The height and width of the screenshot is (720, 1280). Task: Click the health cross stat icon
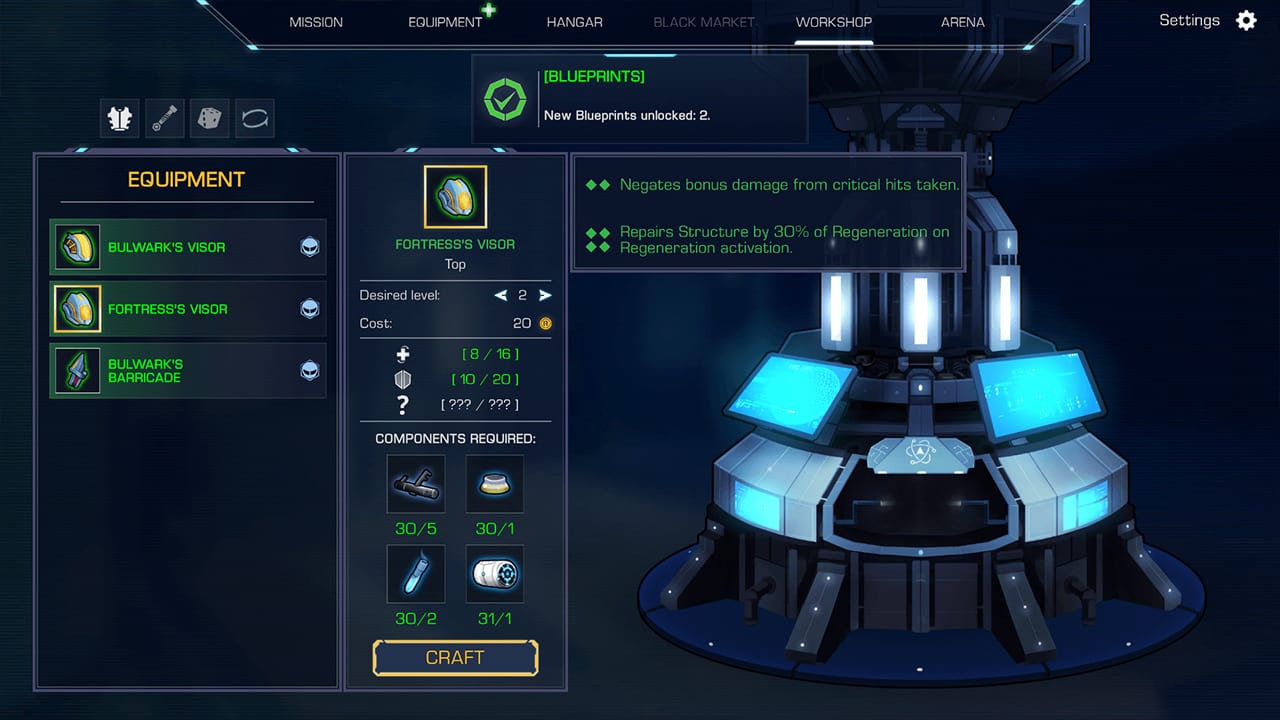click(403, 354)
